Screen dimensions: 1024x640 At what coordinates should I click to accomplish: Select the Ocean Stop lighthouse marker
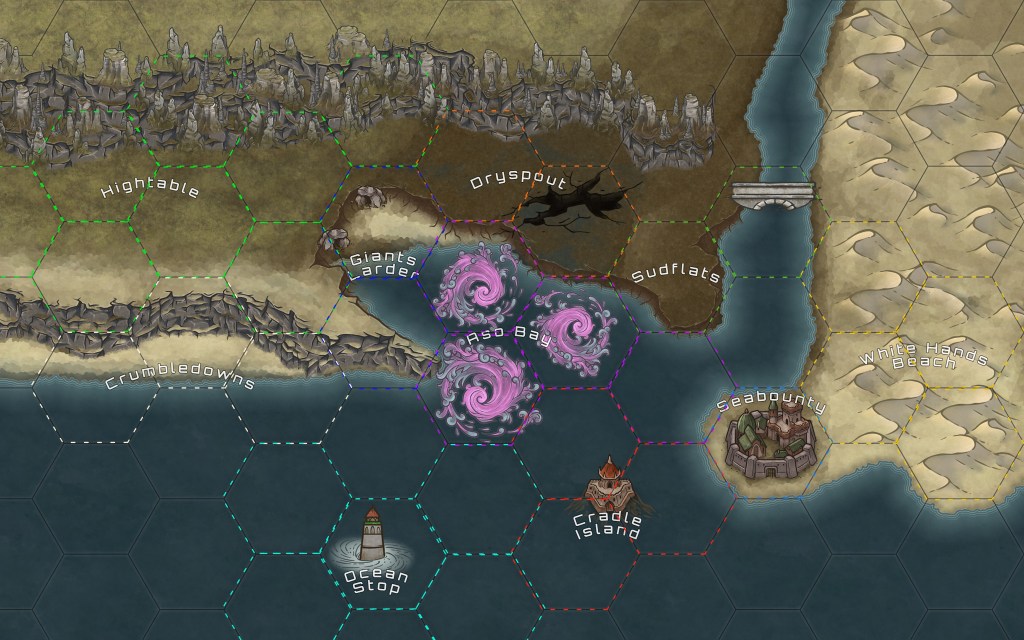tap(372, 537)
